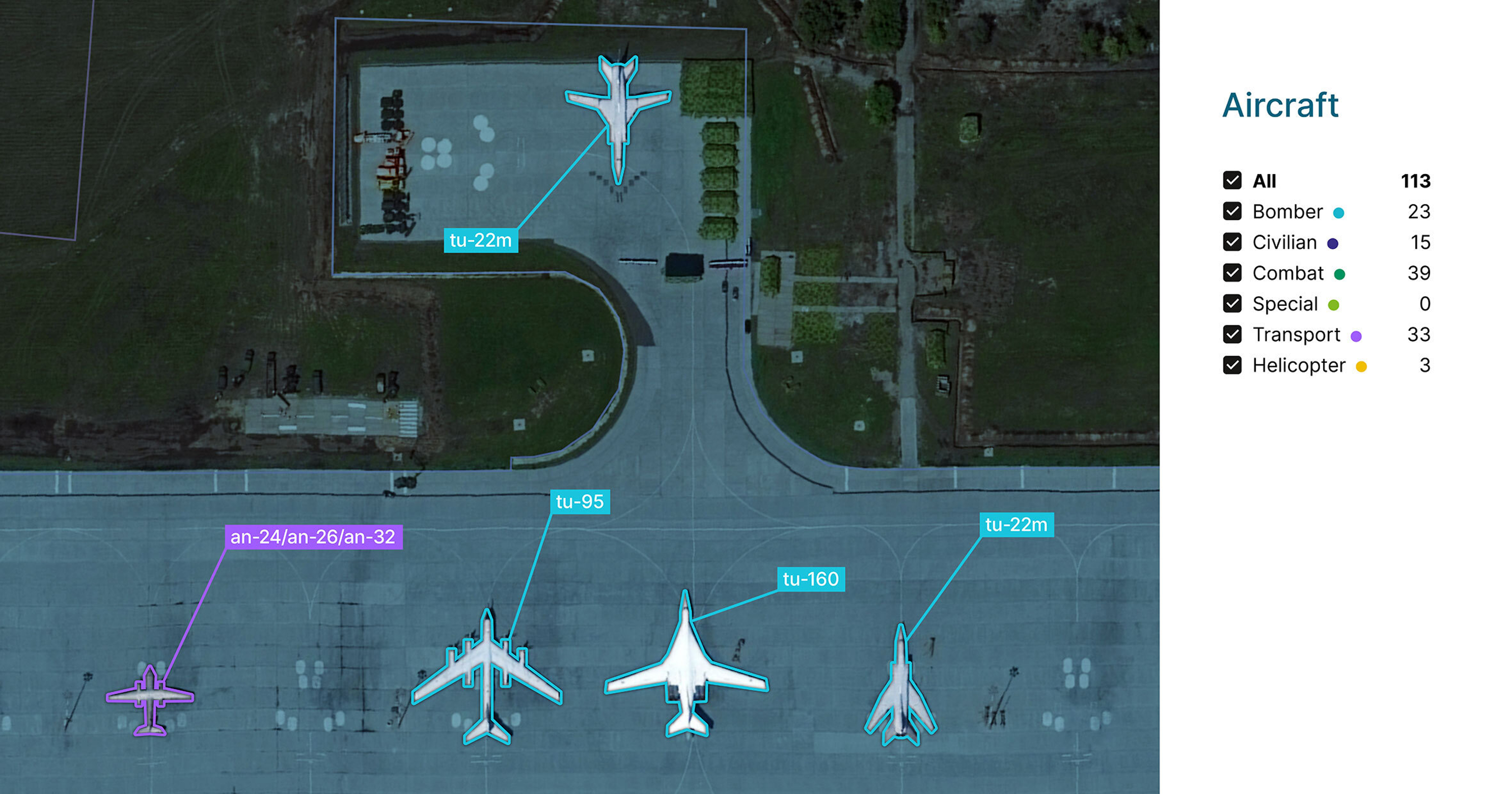
Task: Toggle the Special category filter
Action: pyautogui.click(x=1232, y=304)
